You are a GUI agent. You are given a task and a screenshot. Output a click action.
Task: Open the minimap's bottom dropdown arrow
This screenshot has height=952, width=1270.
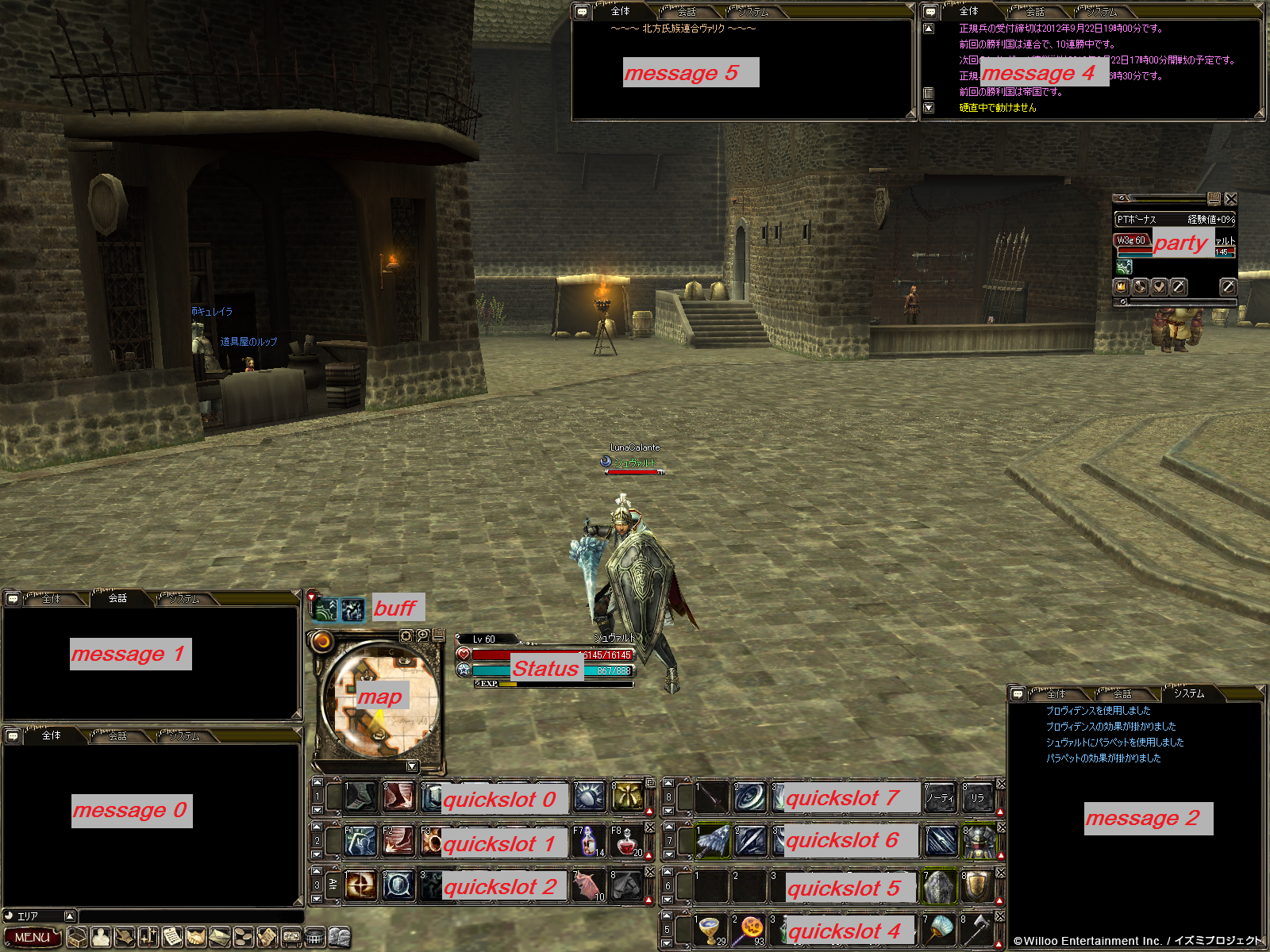click(x=412, y=766)
